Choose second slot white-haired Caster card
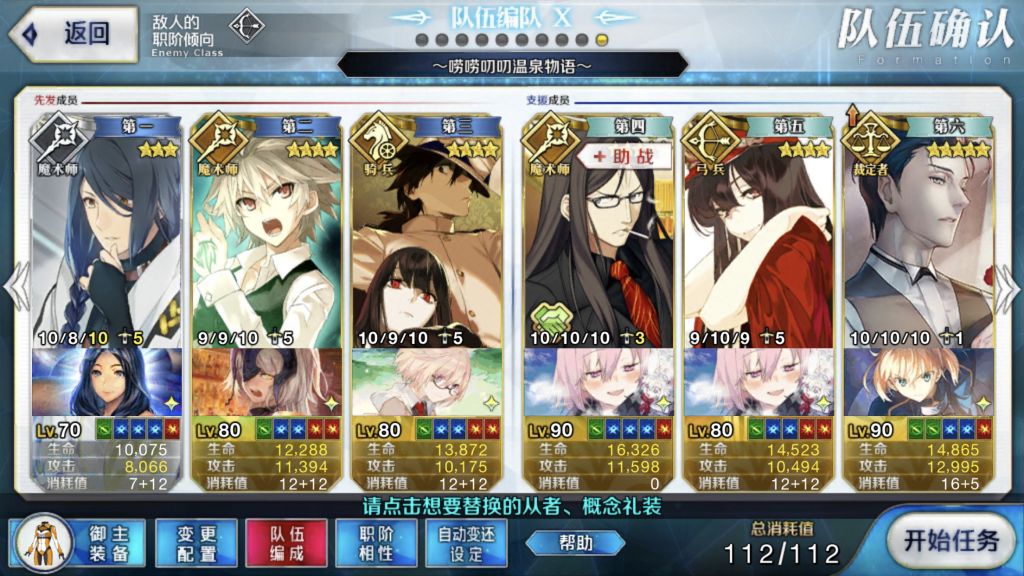This screenshot has height=576, width=1024. [266, 230]
